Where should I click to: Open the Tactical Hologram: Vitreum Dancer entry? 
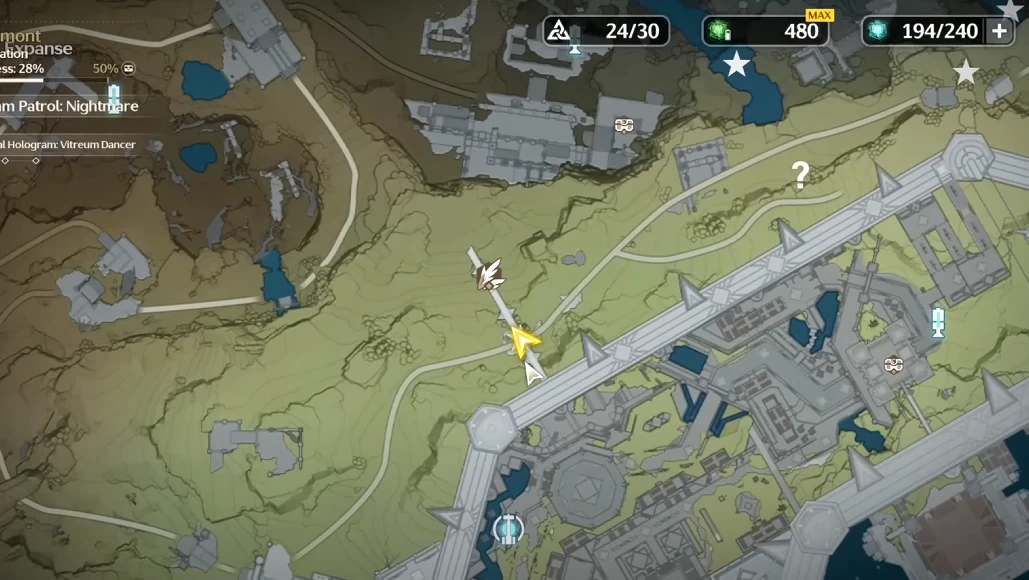pos(68,145)
